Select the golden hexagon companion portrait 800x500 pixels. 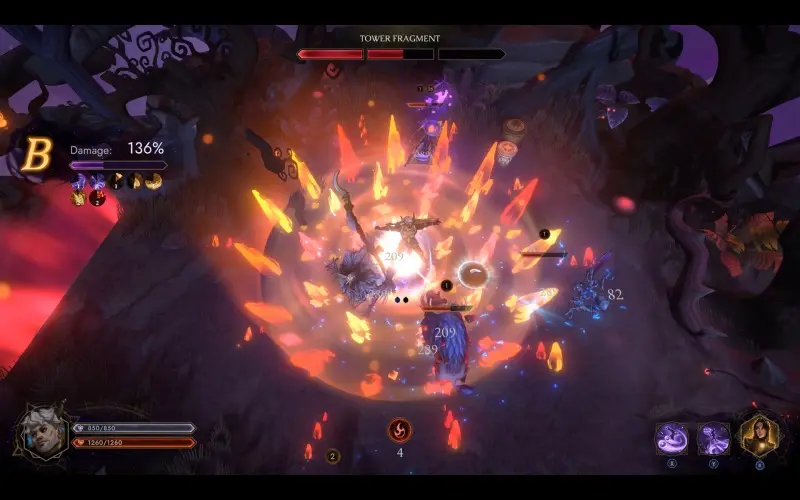[x=759, y=436]
